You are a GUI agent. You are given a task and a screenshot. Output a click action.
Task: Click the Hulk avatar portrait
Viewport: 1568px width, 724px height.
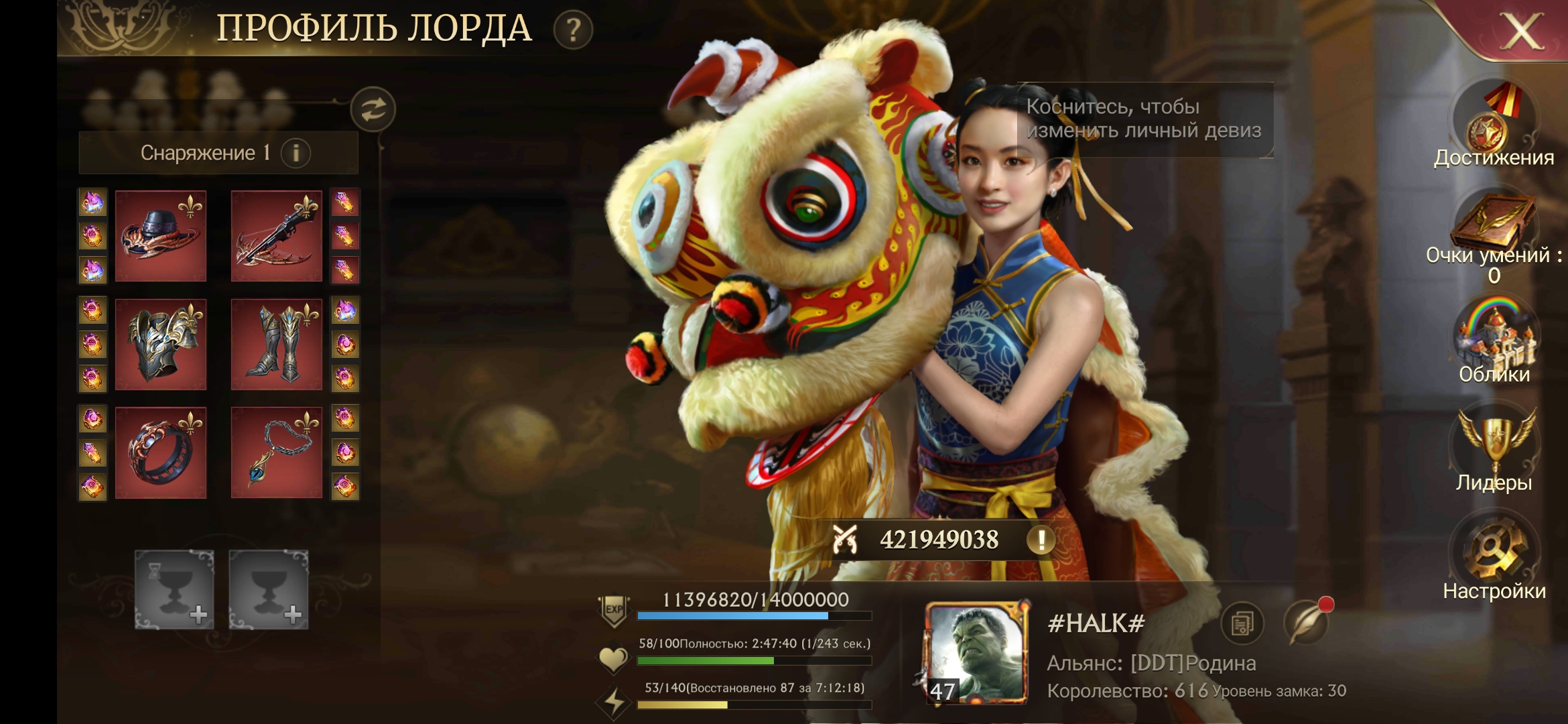(976, 652)
